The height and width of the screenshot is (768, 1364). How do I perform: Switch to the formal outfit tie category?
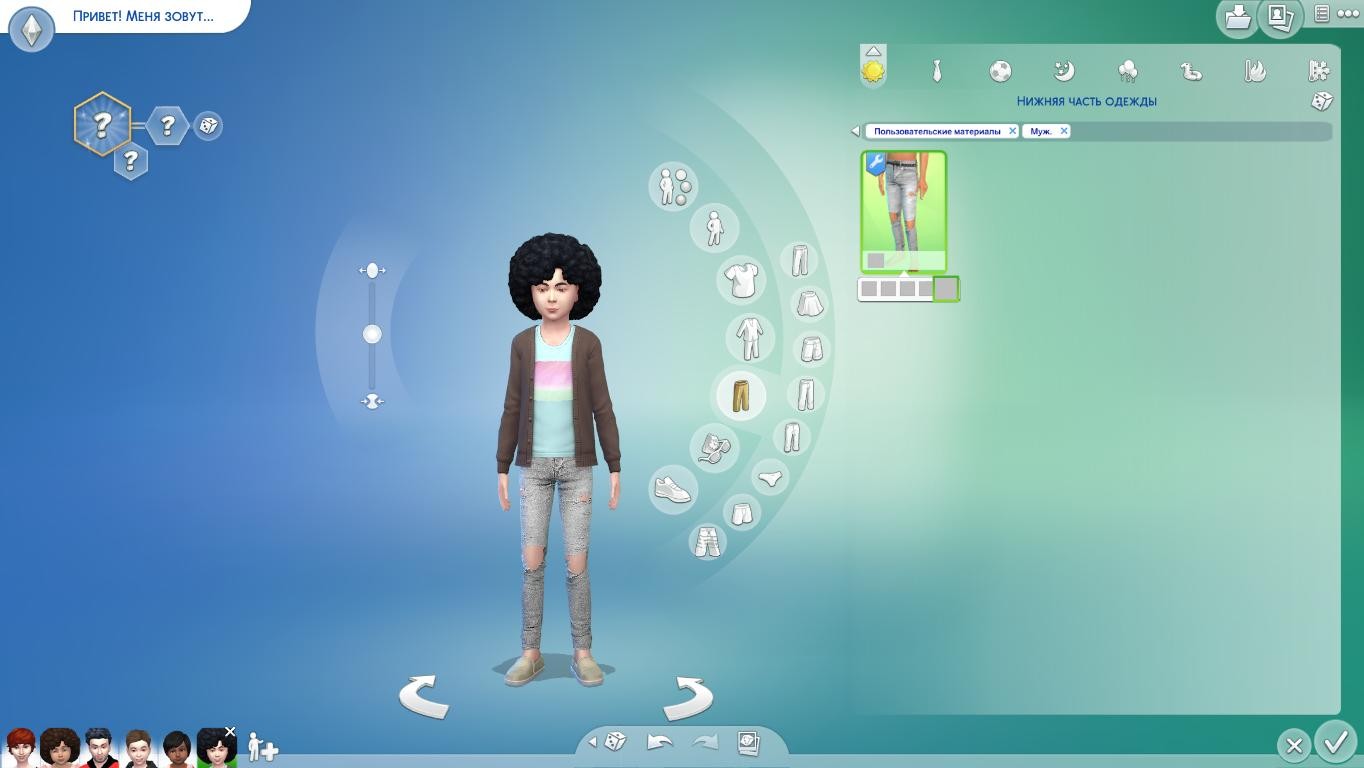point(937,71)
